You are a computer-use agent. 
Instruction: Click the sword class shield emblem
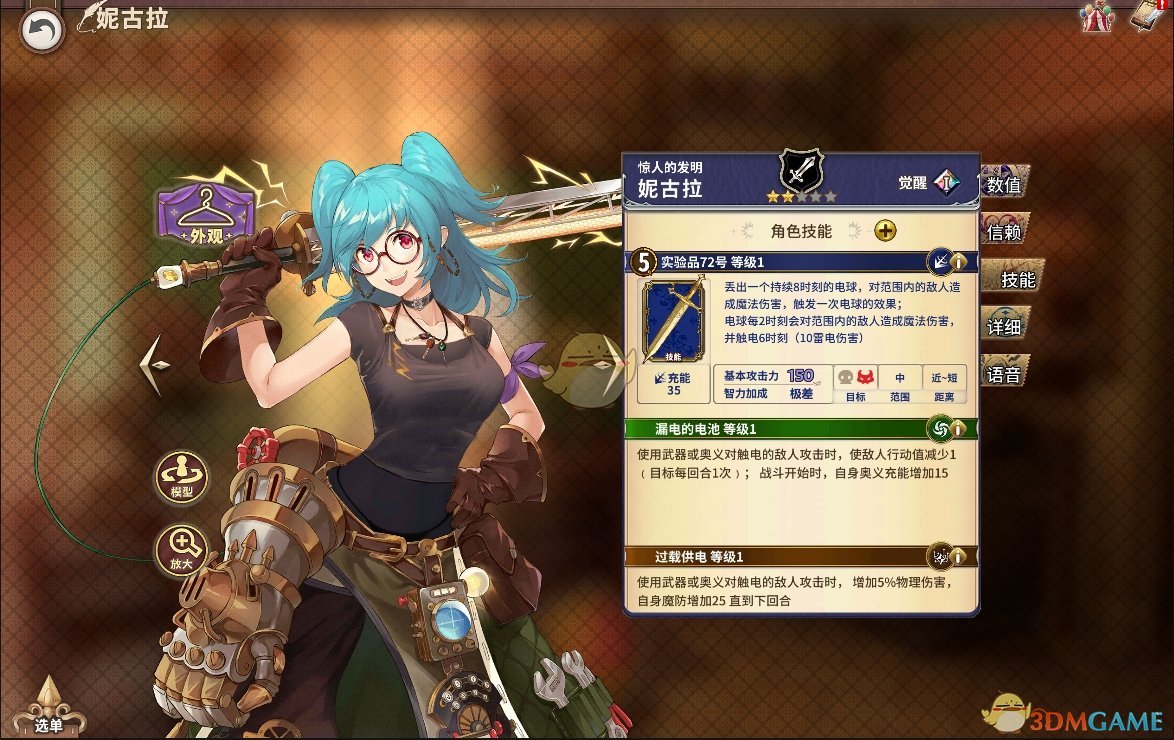(800, 170)
